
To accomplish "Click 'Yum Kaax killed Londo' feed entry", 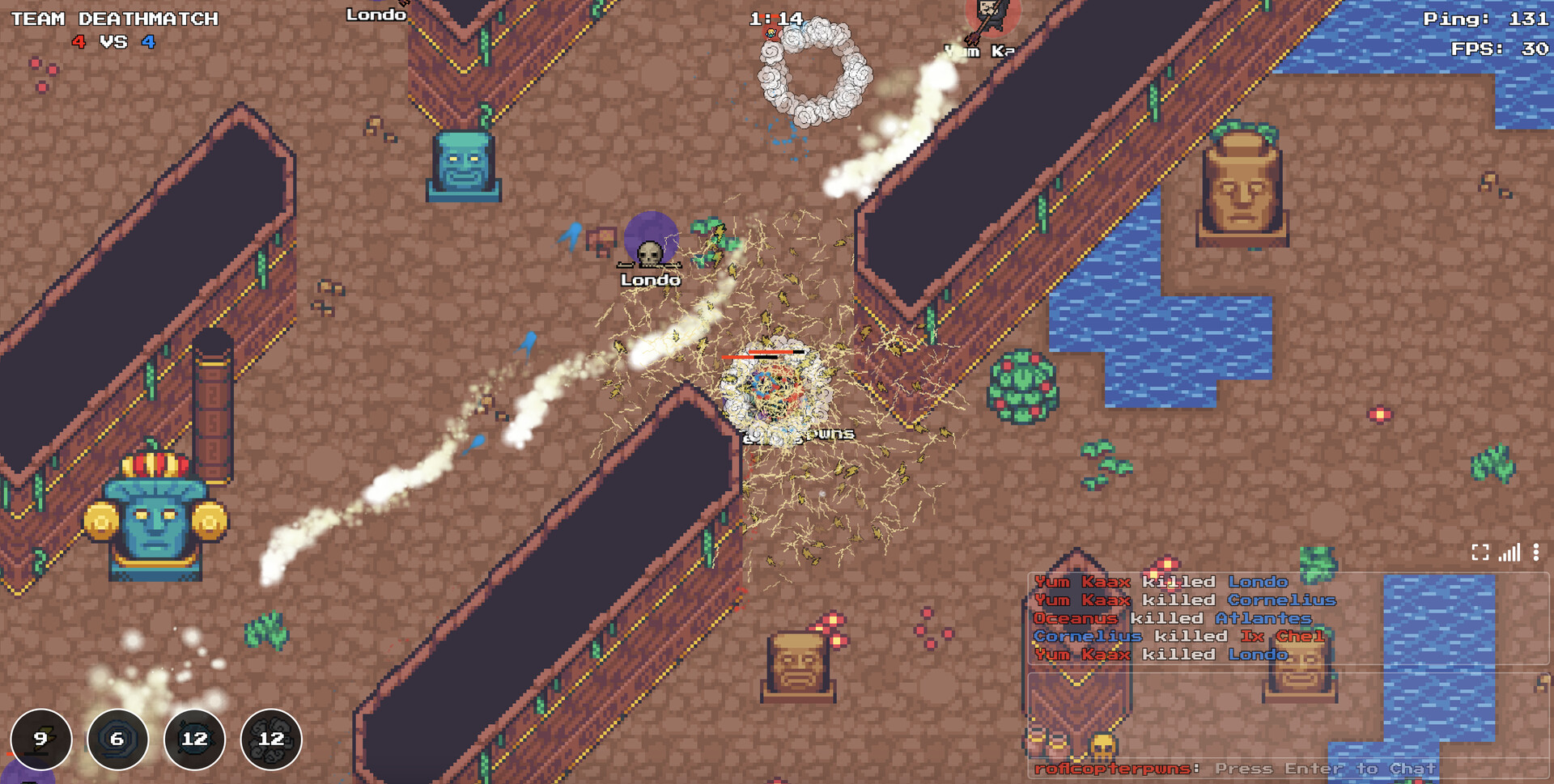I will (x=1161, y=582).
